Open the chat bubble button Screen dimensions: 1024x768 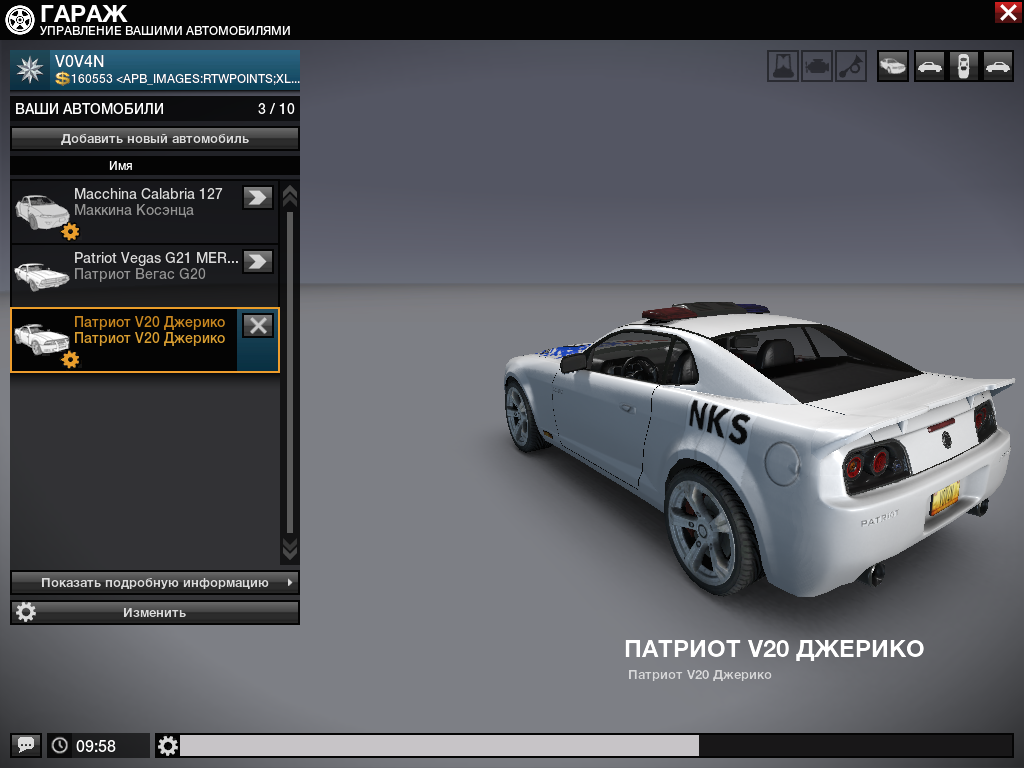point(26,745)
